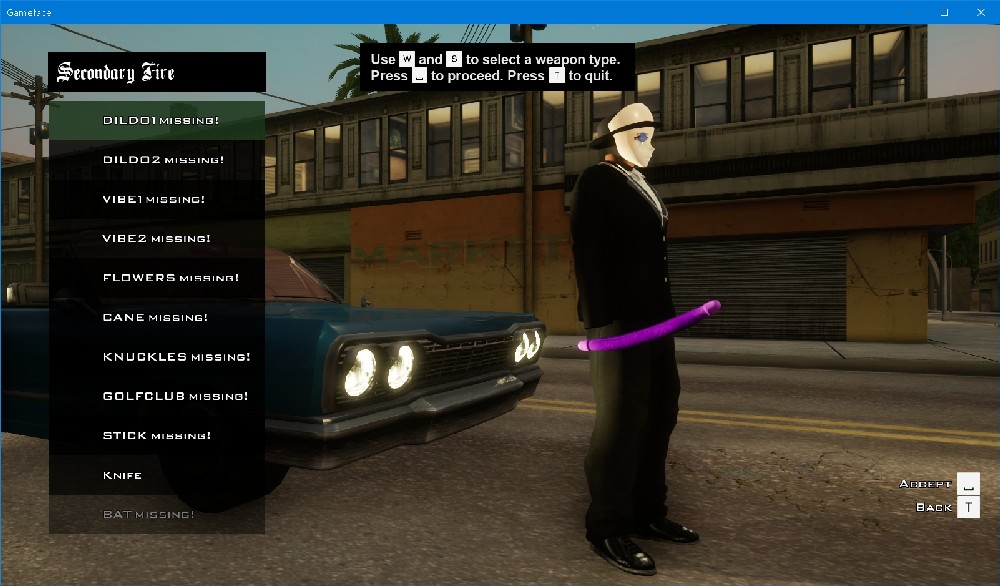Pick the VIBE2 menu entry

(157, 238)
